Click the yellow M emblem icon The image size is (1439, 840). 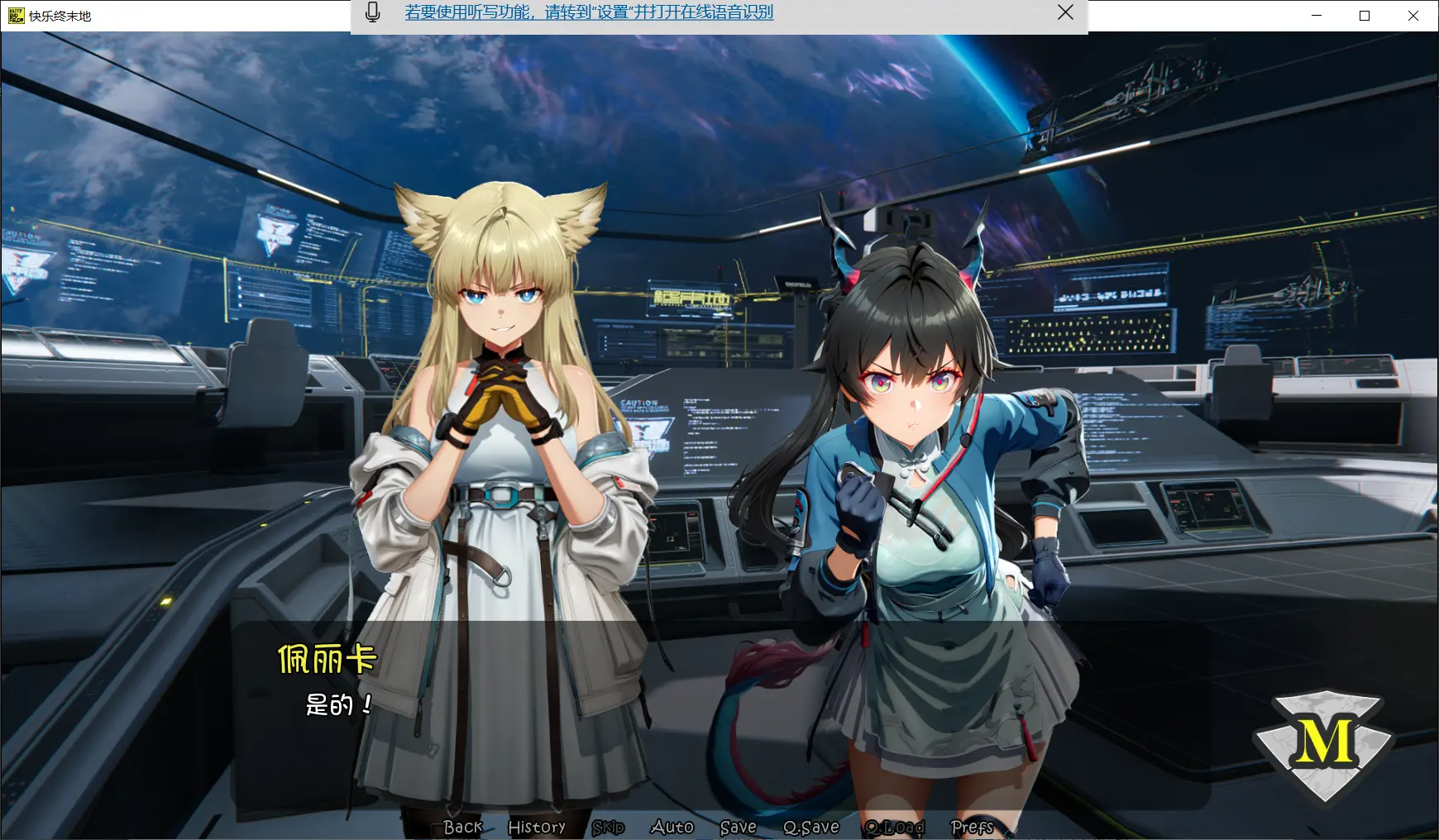tap(1324, 742)
